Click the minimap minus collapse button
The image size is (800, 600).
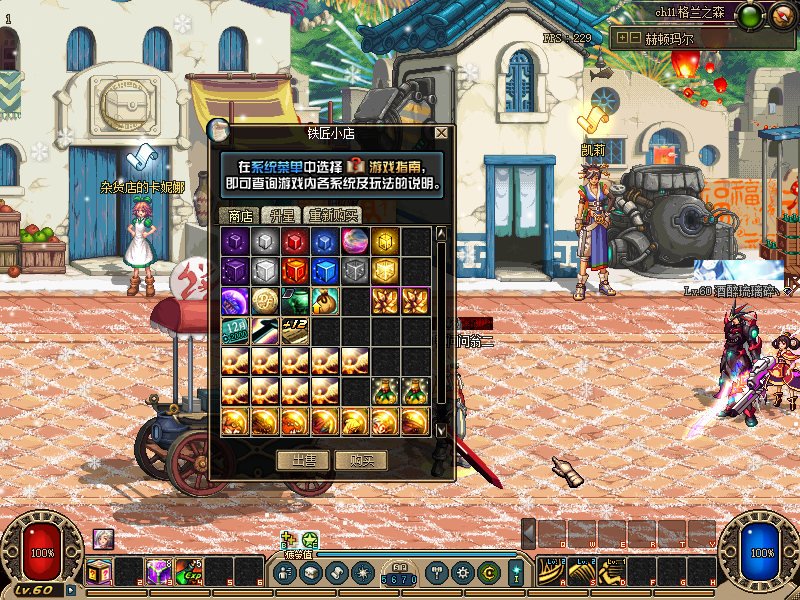[x=636, y=37]
